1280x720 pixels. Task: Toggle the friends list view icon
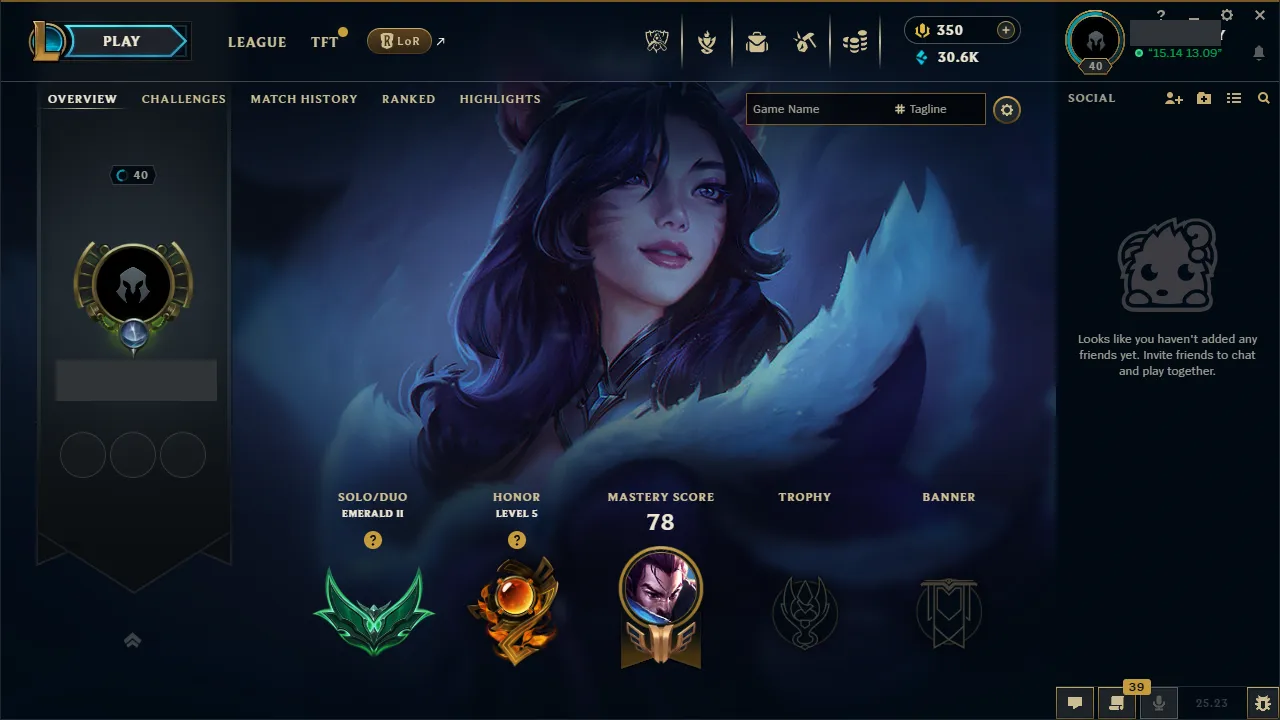pyautogui.click(x=1233, y=98)
